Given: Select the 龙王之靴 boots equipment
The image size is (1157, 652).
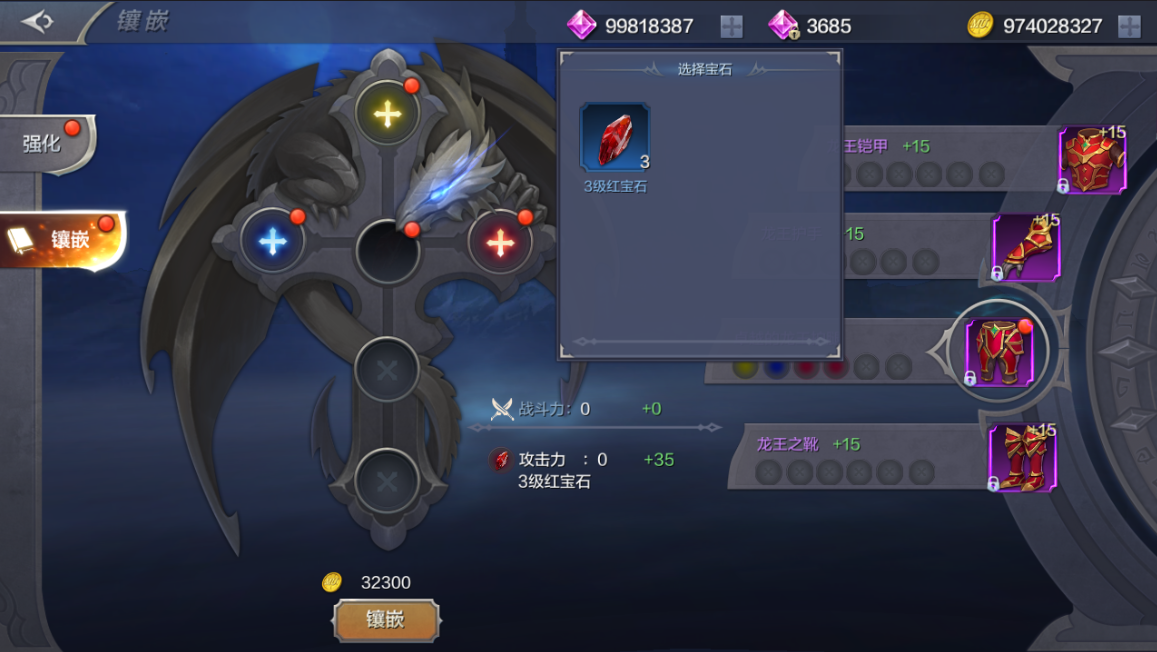Looking at the screenshot, I should pyautogui.click(x=1022, y=458).
